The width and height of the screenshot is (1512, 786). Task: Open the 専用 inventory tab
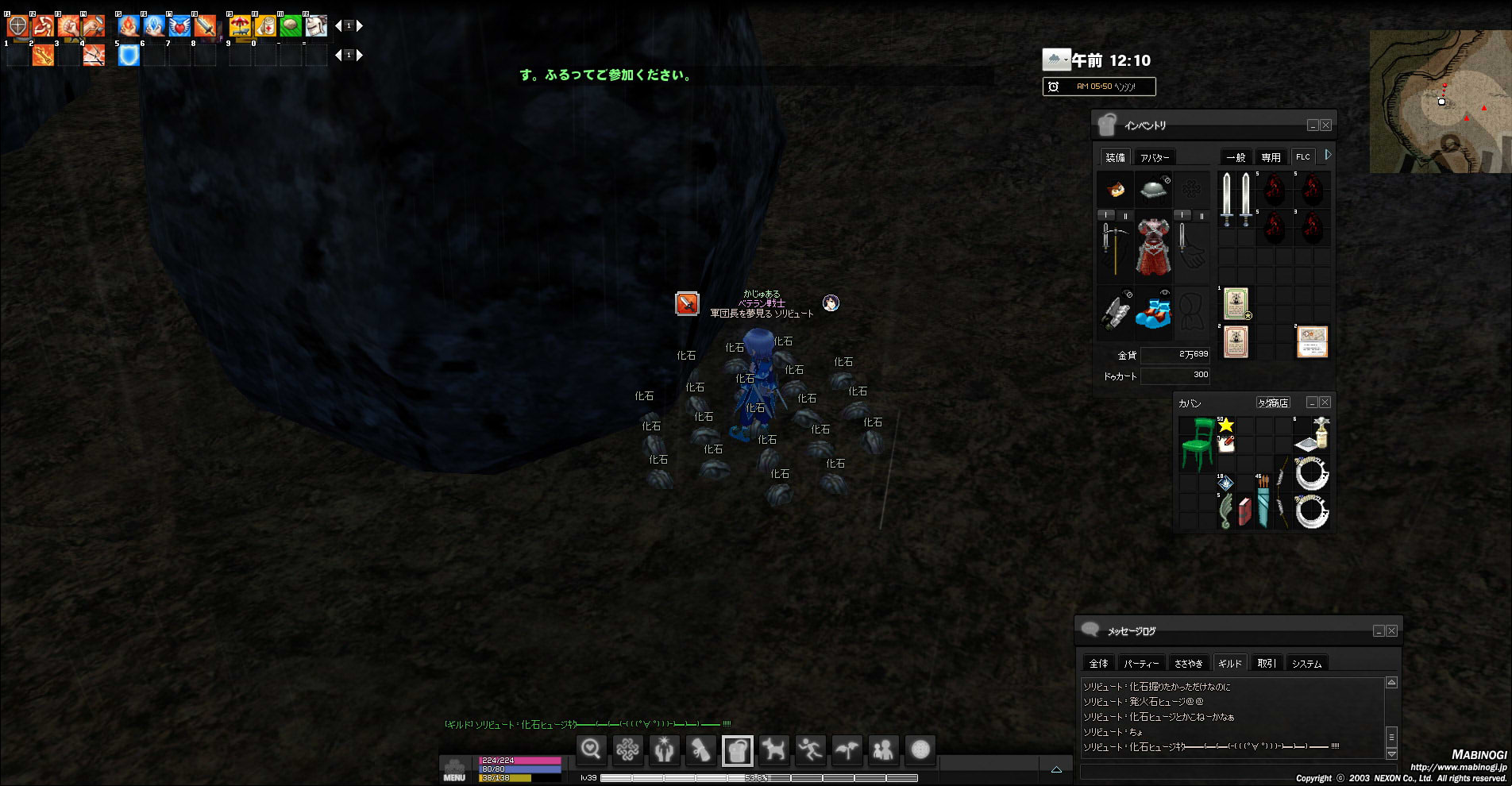(1271, 157)
